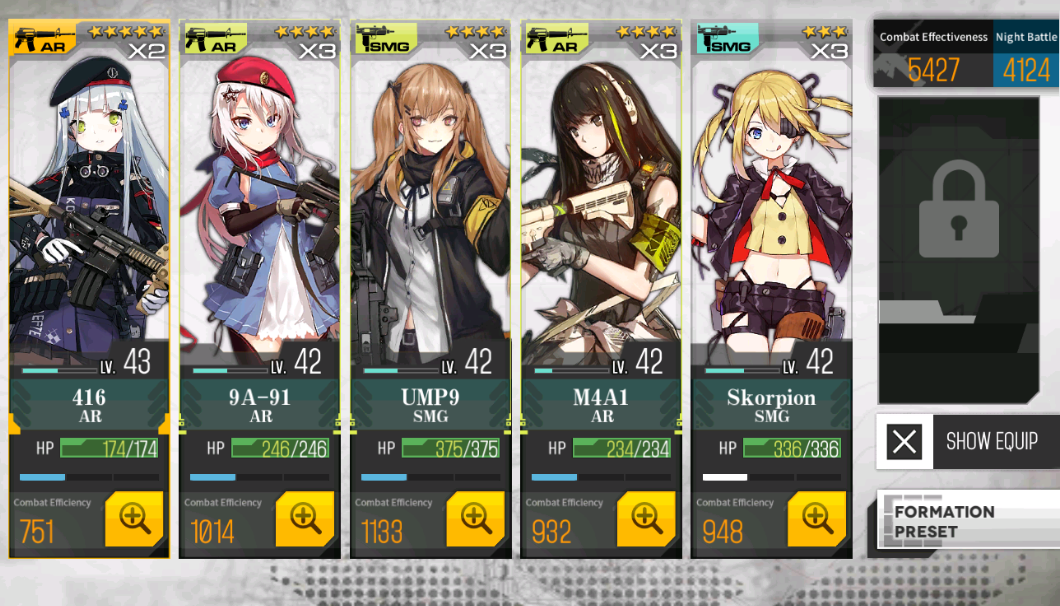Open 416's magnifier details button
1060x606 pixels.
pyautogui.click(x=134, y=518)
